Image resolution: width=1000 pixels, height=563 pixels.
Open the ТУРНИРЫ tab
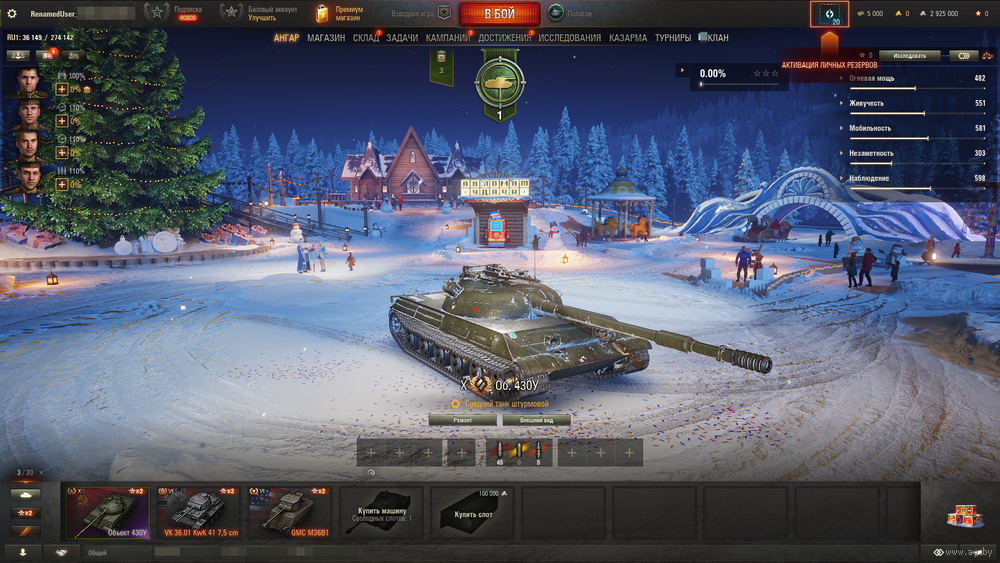coord(676,38)
